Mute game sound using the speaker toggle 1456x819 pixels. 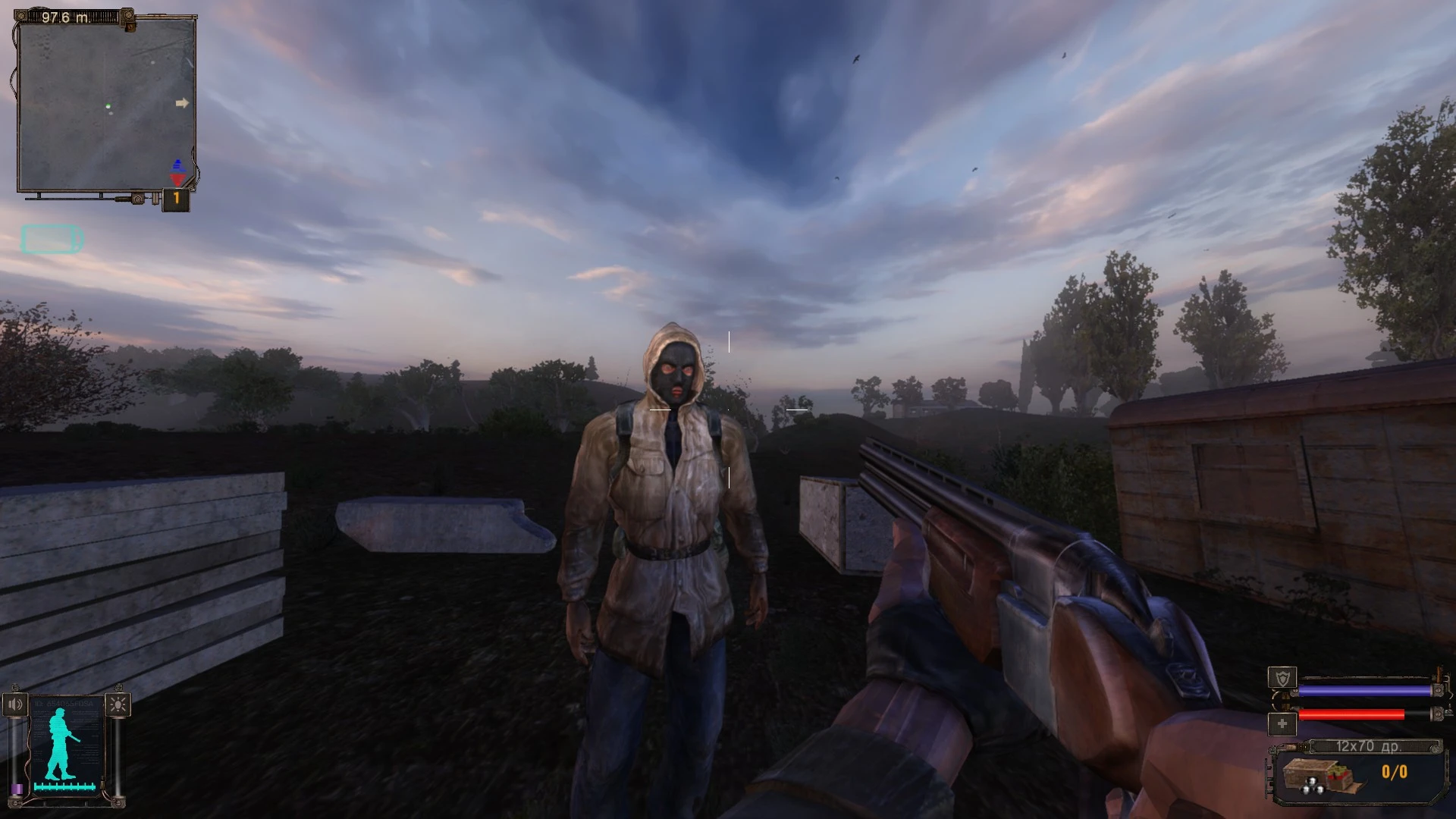[x=14, y=703]
